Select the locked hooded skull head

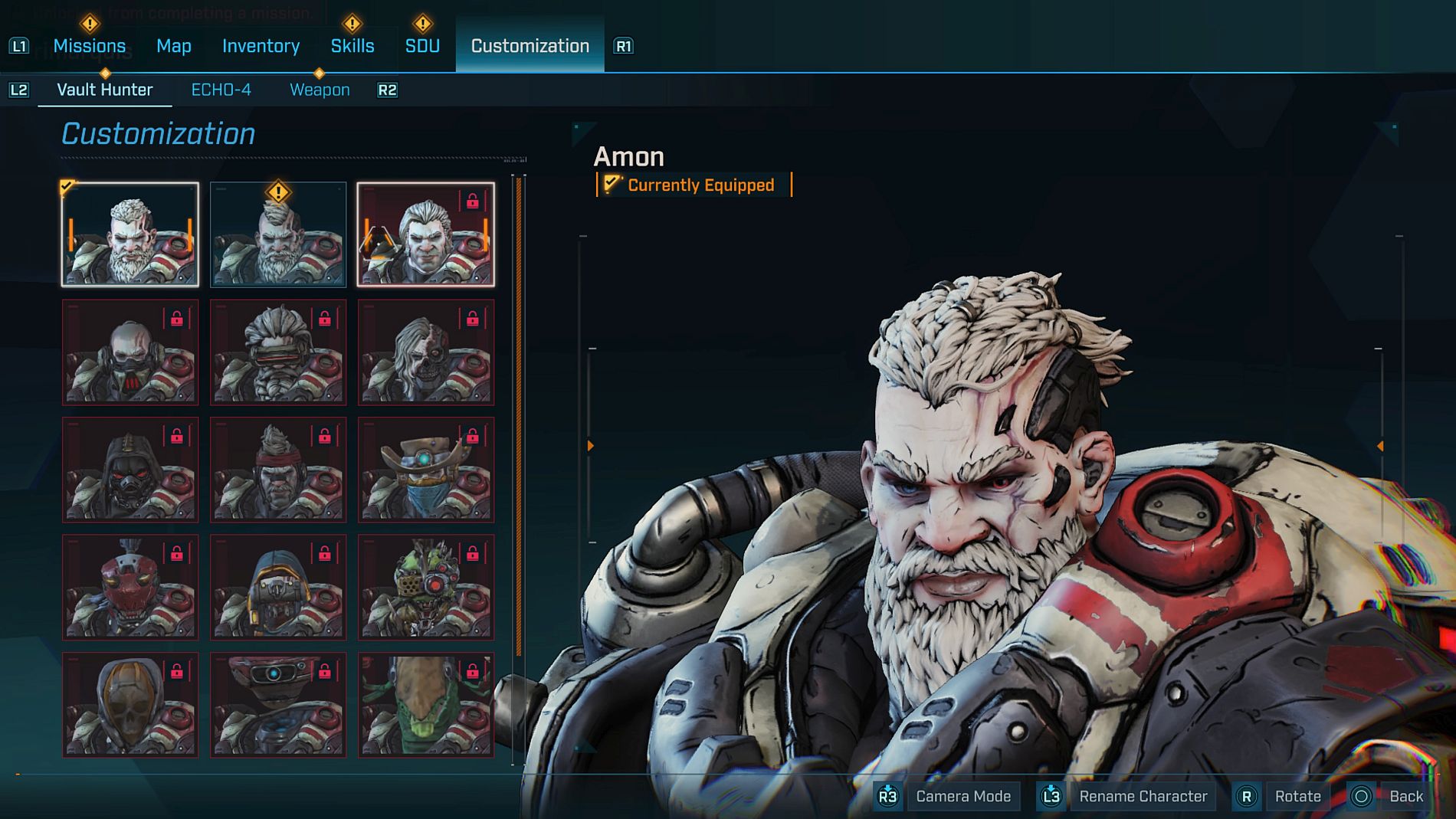click(x=130, y=705)
